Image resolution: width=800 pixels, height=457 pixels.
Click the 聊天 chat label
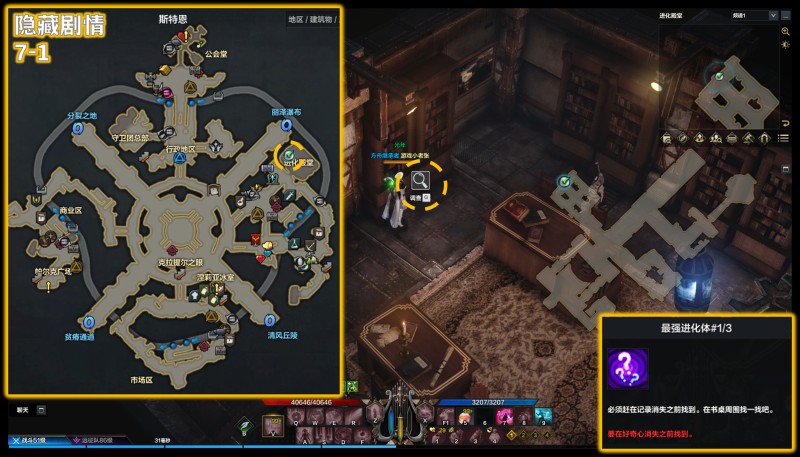point(22,409)
